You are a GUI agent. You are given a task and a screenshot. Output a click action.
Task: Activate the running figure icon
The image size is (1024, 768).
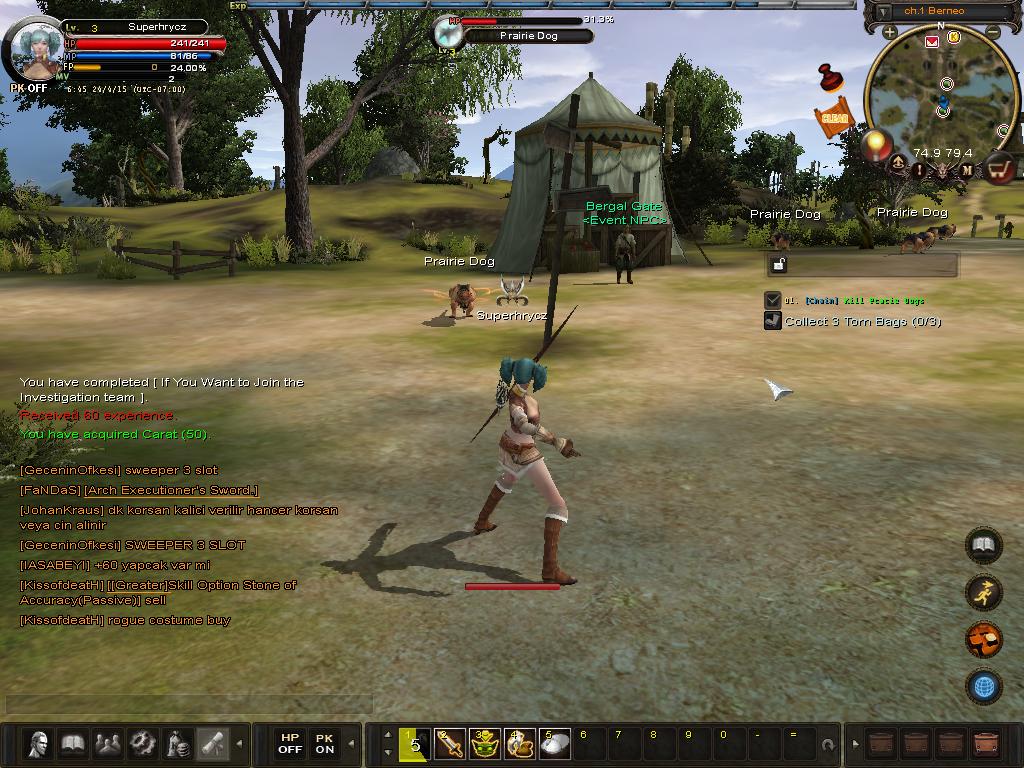pos(984,592)
